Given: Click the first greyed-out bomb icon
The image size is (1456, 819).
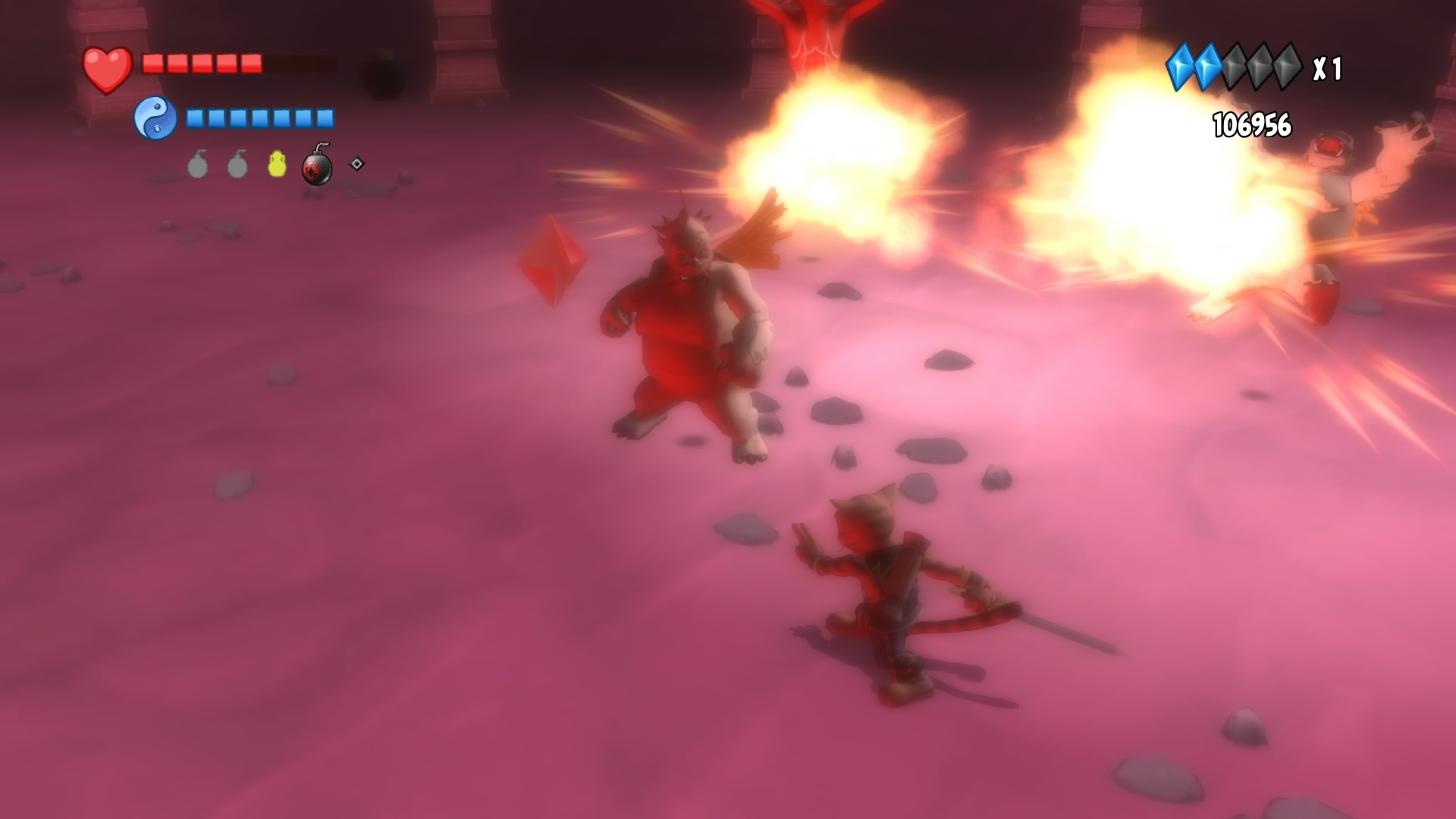Looking at the screenshot, I should click(x=197, y=167).
